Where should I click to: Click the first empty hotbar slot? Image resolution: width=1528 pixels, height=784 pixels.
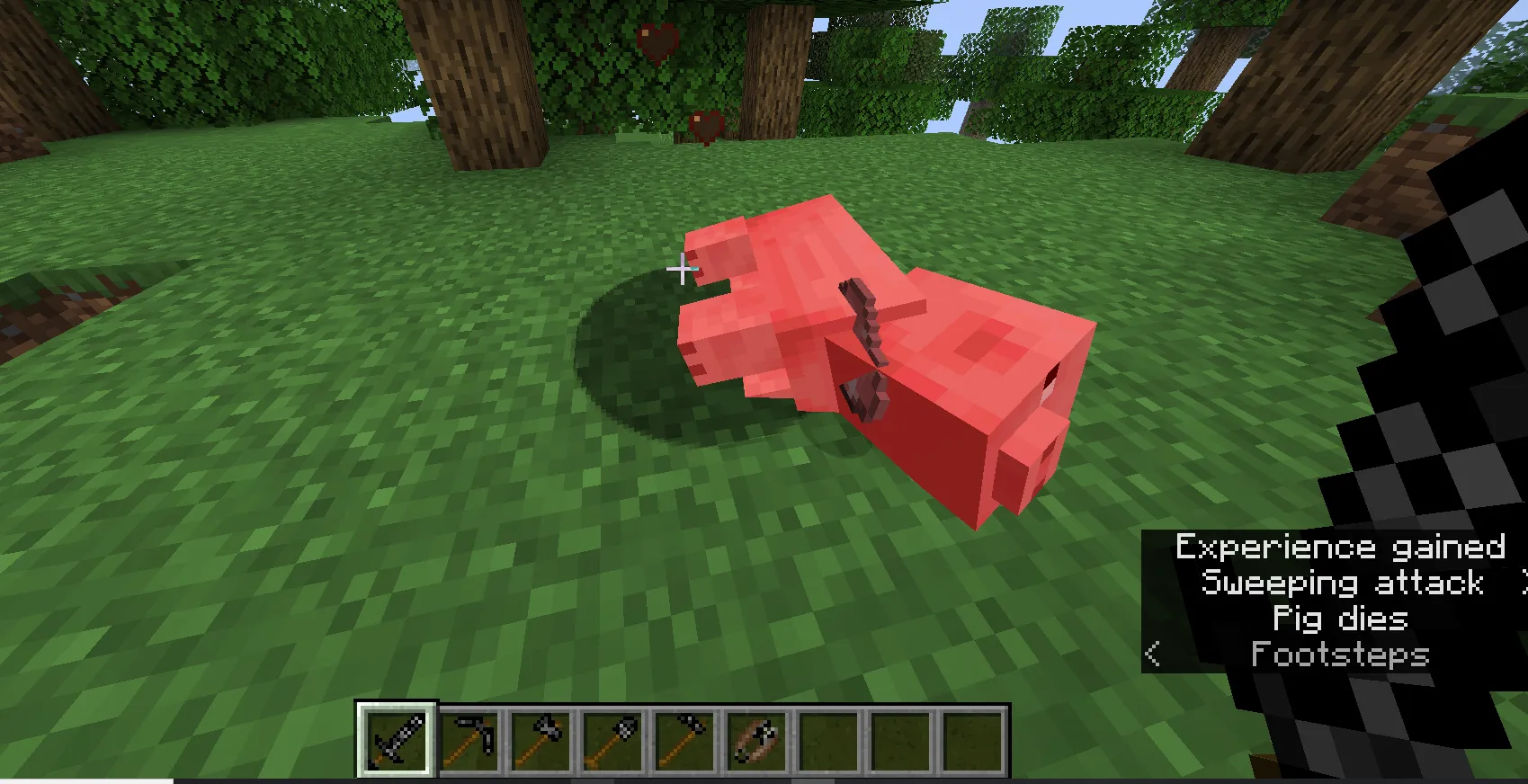[824, 737]
